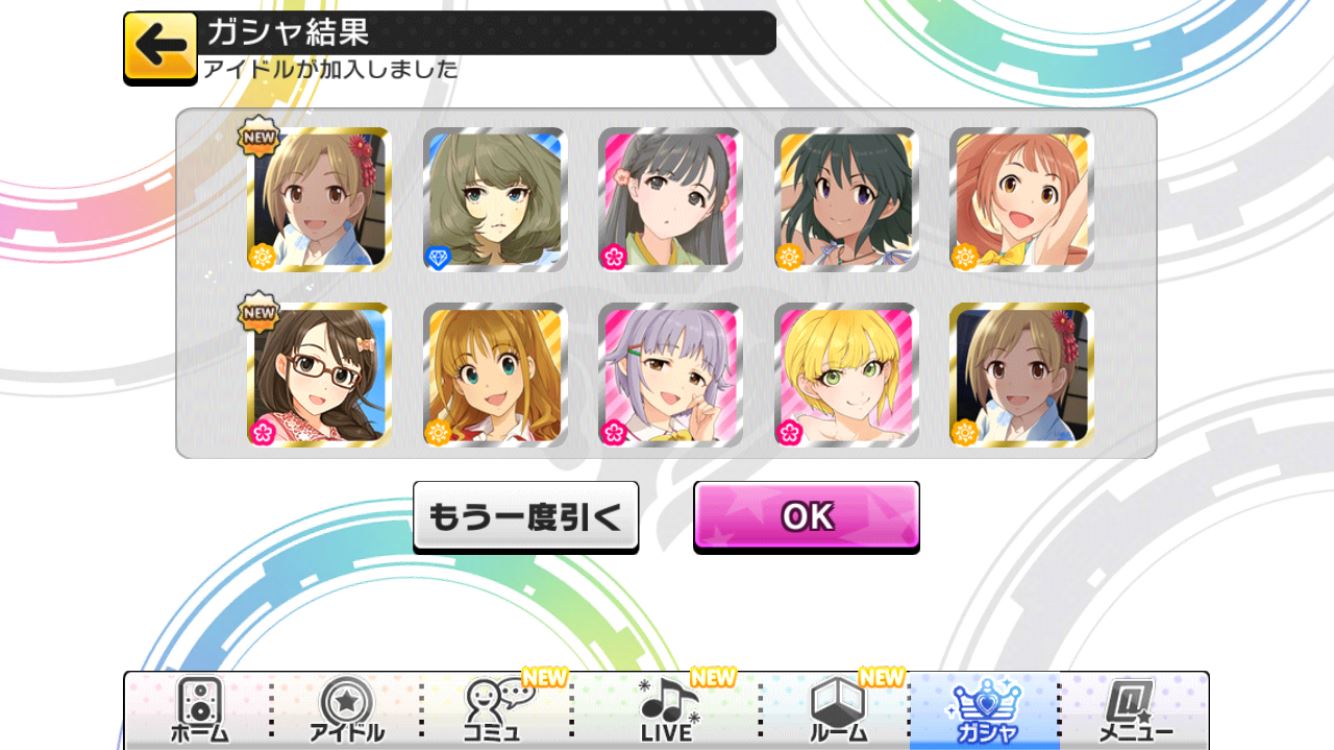Open the ルーム room tab
Screen dimensions: 1334x750
[837, 710]
